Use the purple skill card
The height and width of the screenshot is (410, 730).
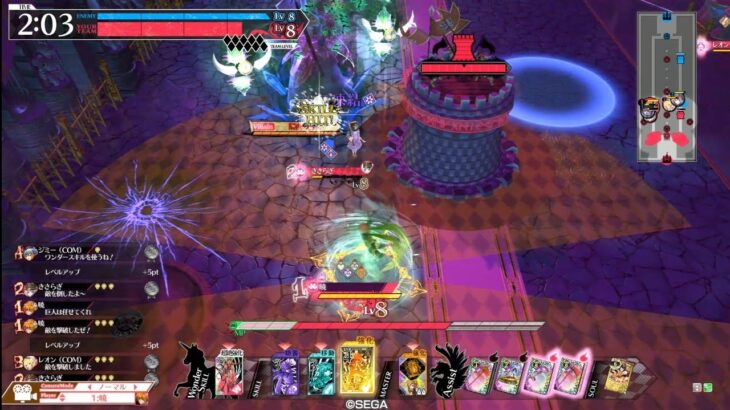click(x=287, y=374)
